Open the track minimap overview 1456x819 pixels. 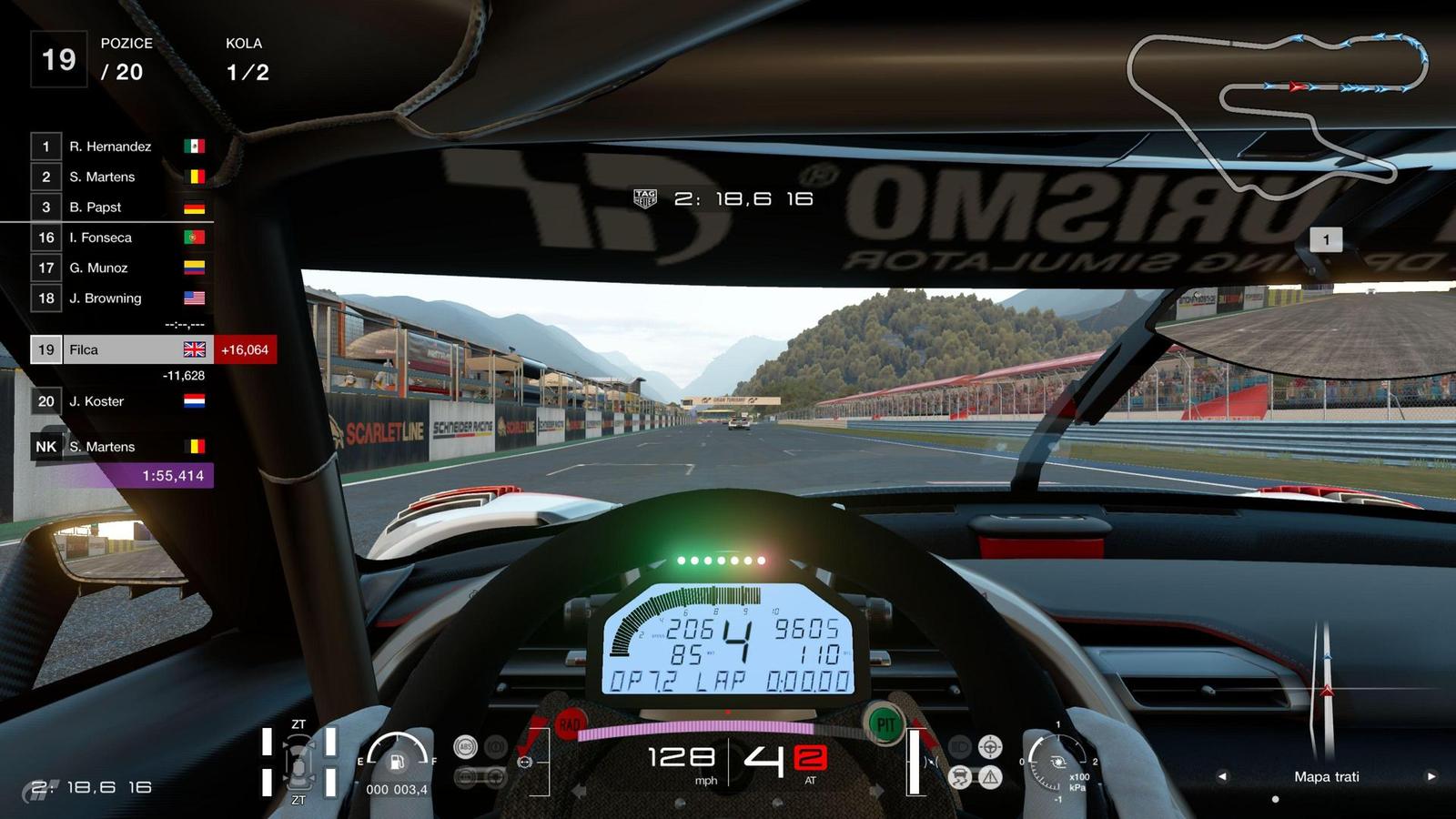click(1274, 109)
